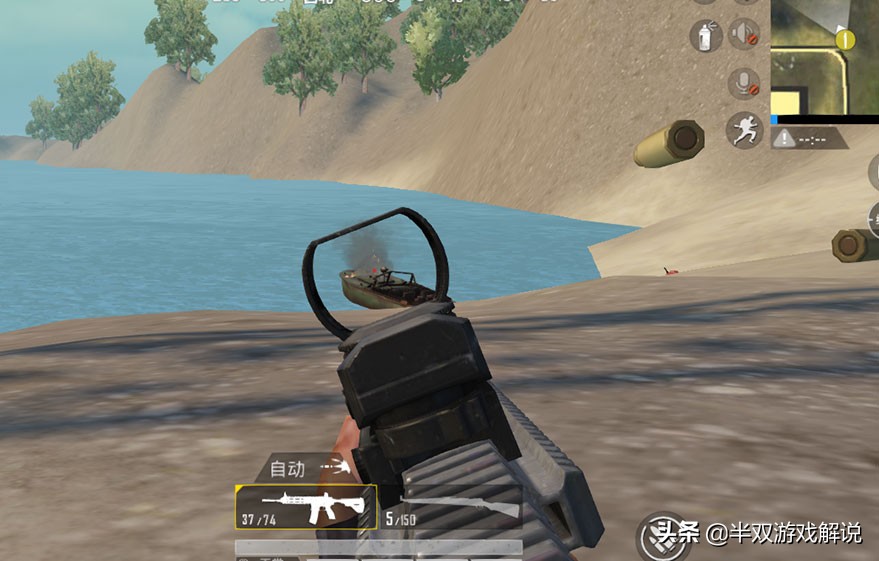This screenshot has width=879, height=561.
Task: Switch to the second rifle weapon slot
Action: [x=454, y=507]
